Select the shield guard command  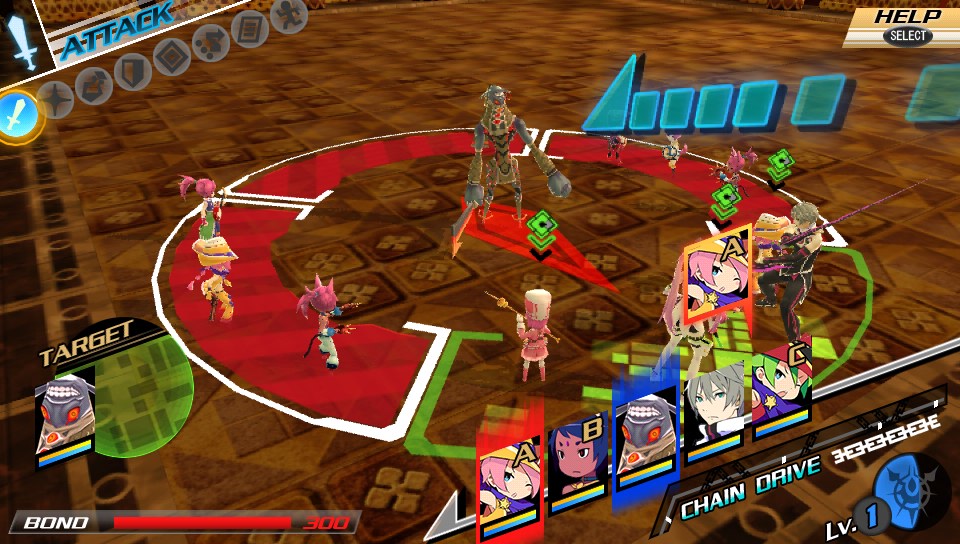tap(132, 70)
